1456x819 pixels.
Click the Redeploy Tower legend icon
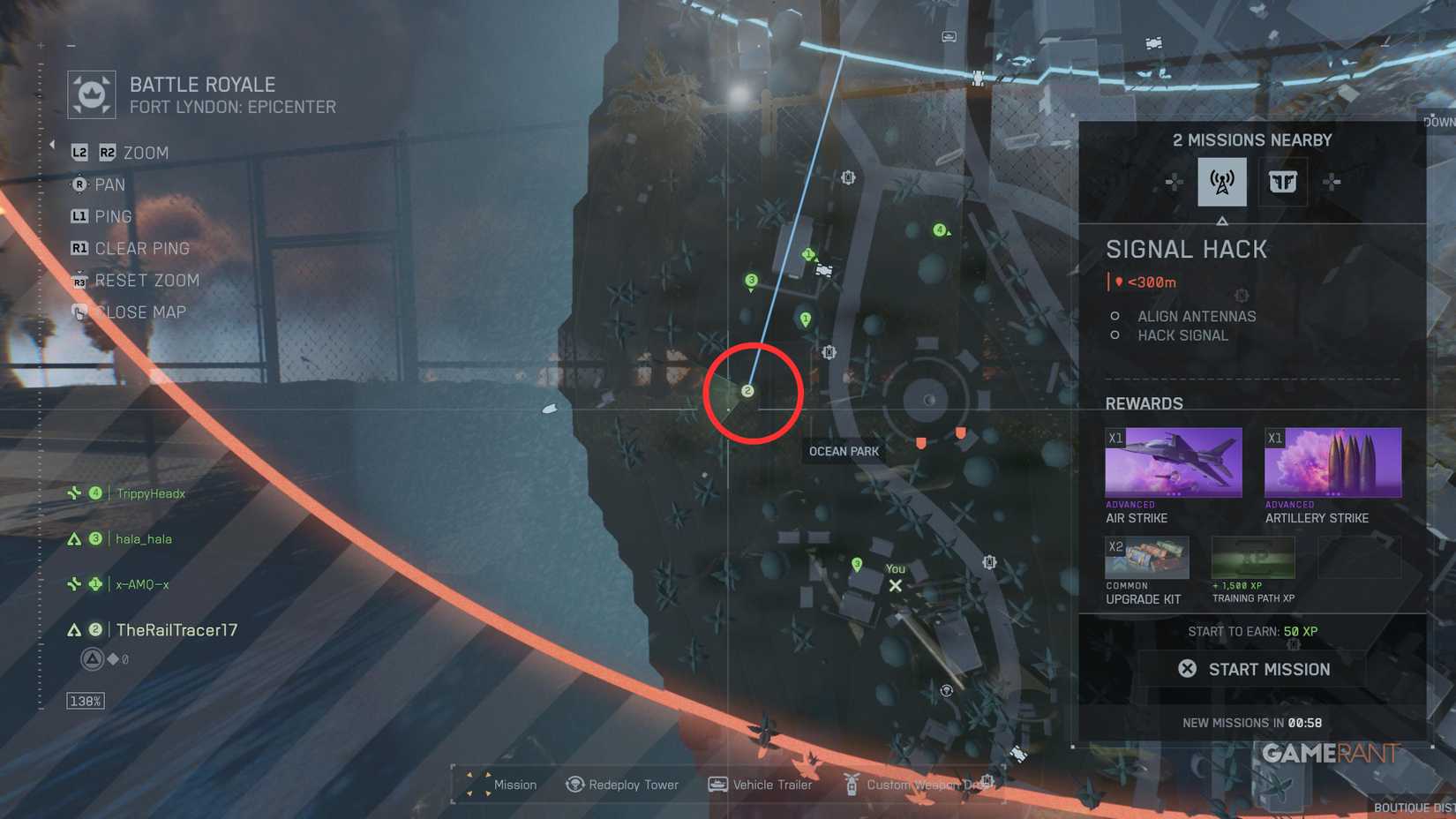[x=574, y=784]
